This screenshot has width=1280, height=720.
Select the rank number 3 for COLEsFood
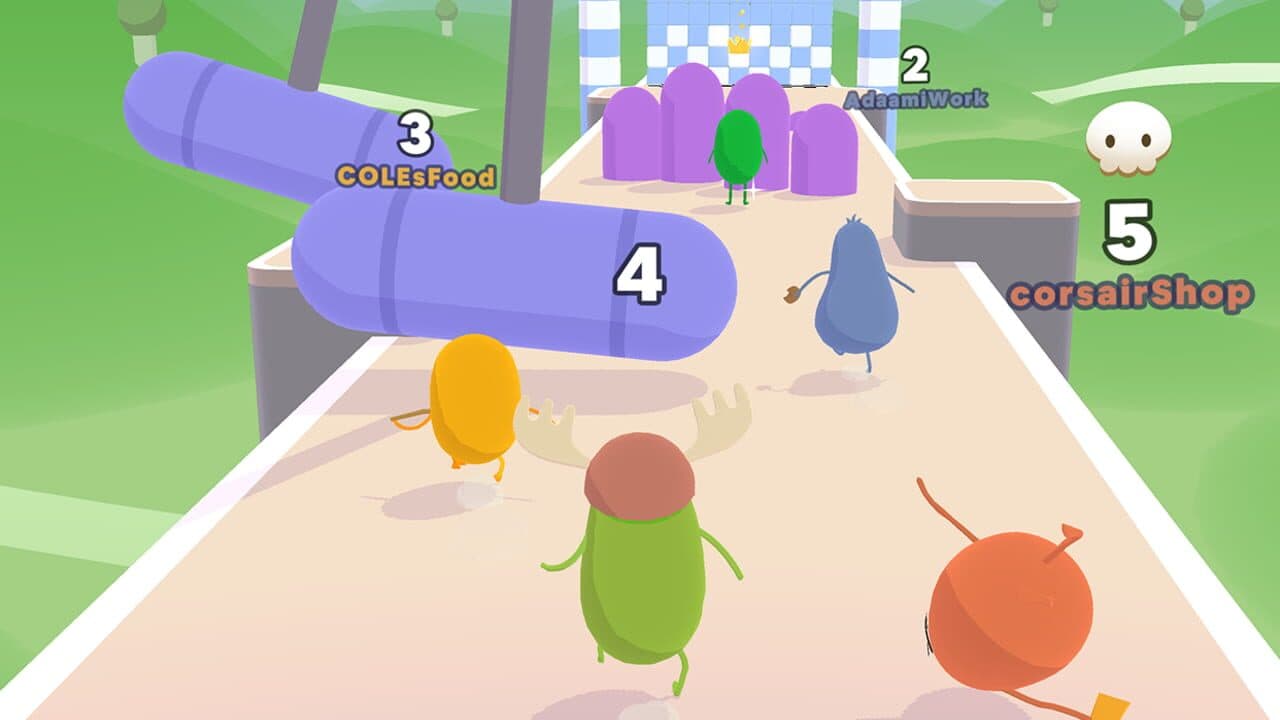point(415,132)
